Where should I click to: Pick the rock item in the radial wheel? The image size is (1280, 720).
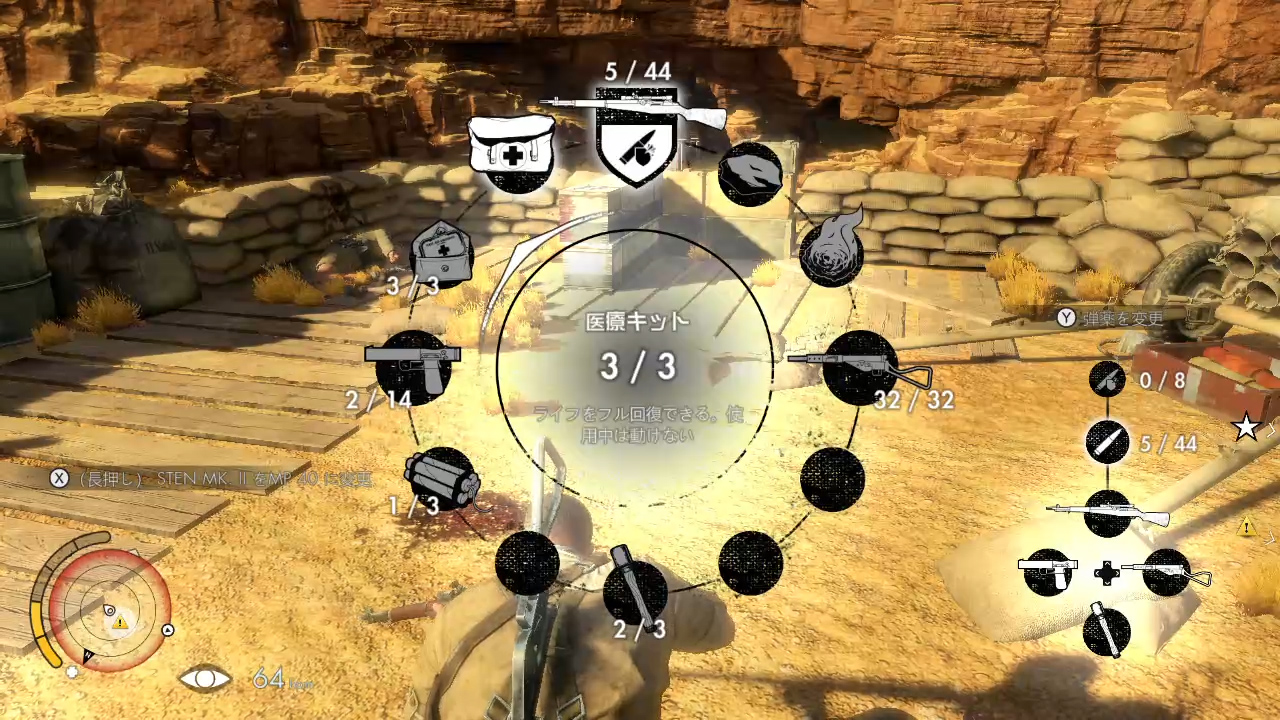750,173
